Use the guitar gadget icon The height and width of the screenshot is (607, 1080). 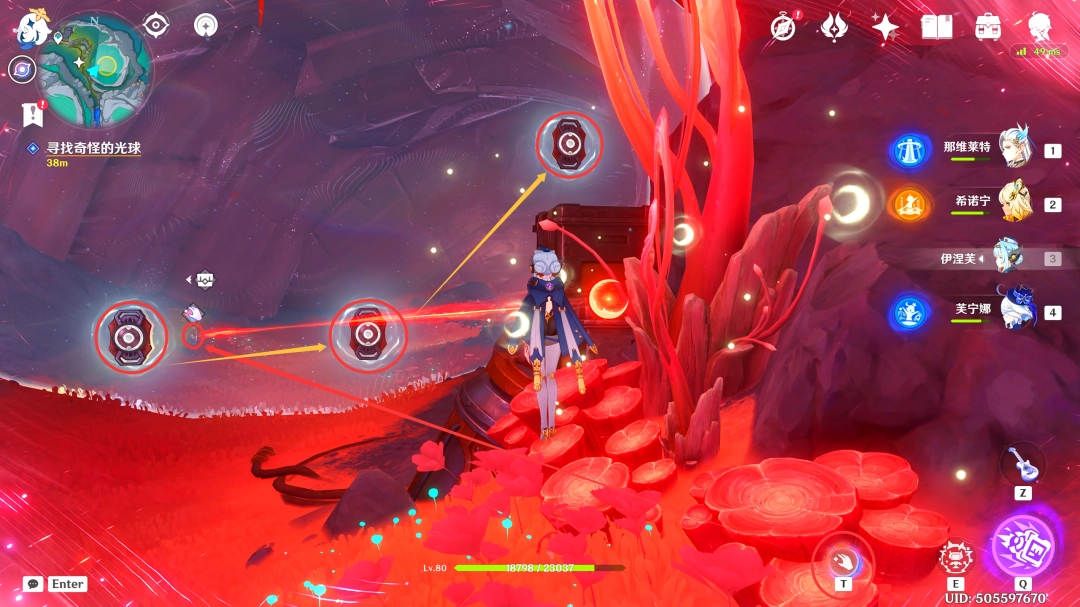click(1022, 463)
